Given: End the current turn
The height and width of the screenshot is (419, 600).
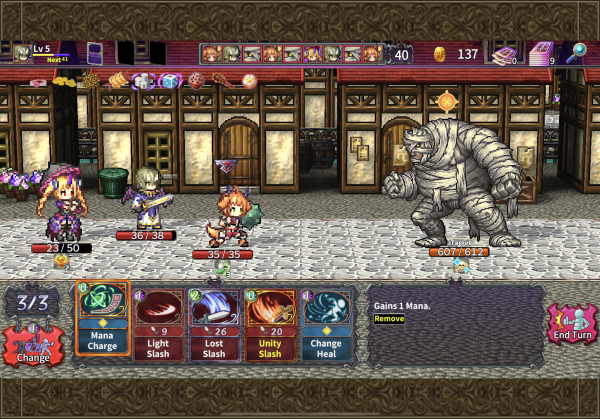Looking at the screenshot, I should [573, 328].
